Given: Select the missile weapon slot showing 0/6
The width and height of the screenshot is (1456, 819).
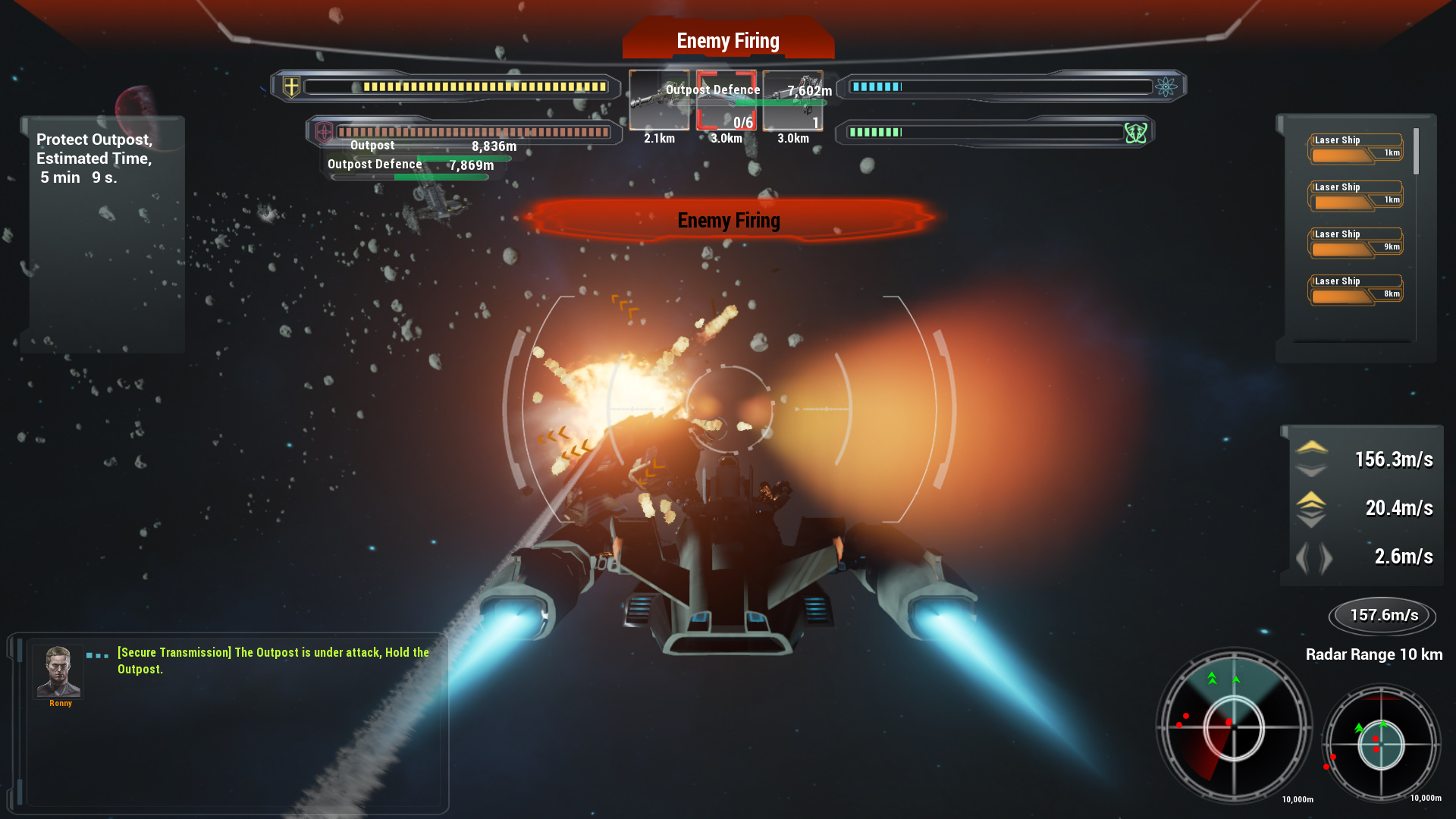Looking at the screenshot, I should [726, 101].
